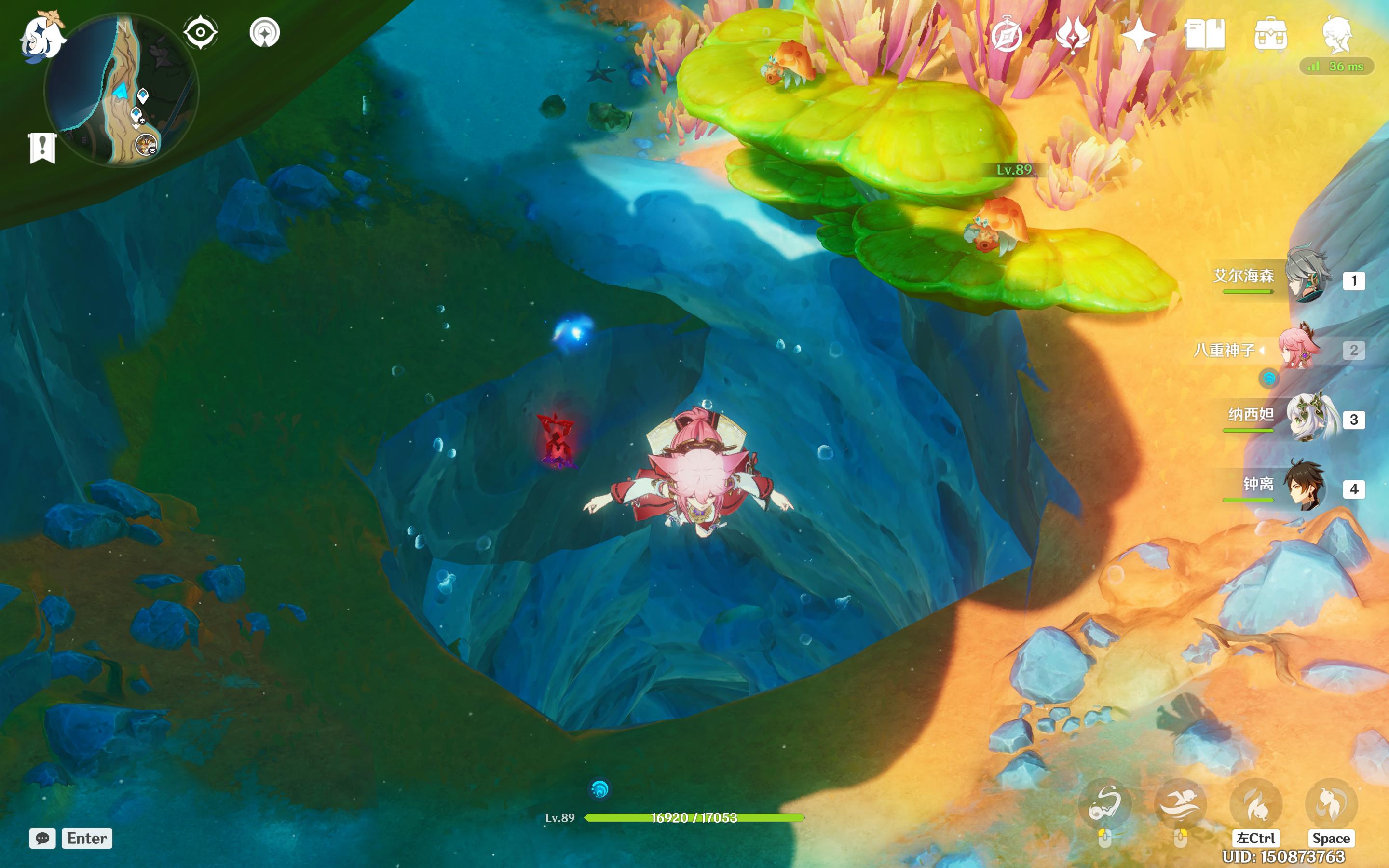Open the character screen head icon

pos(1337,34)
